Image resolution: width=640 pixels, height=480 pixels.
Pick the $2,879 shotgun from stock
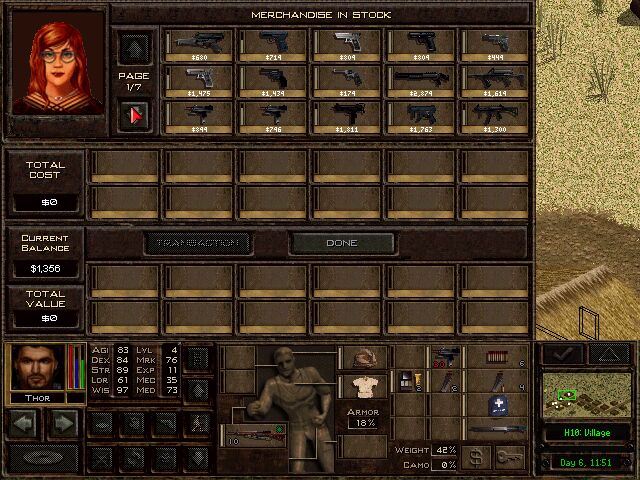(x=421, y=80)
